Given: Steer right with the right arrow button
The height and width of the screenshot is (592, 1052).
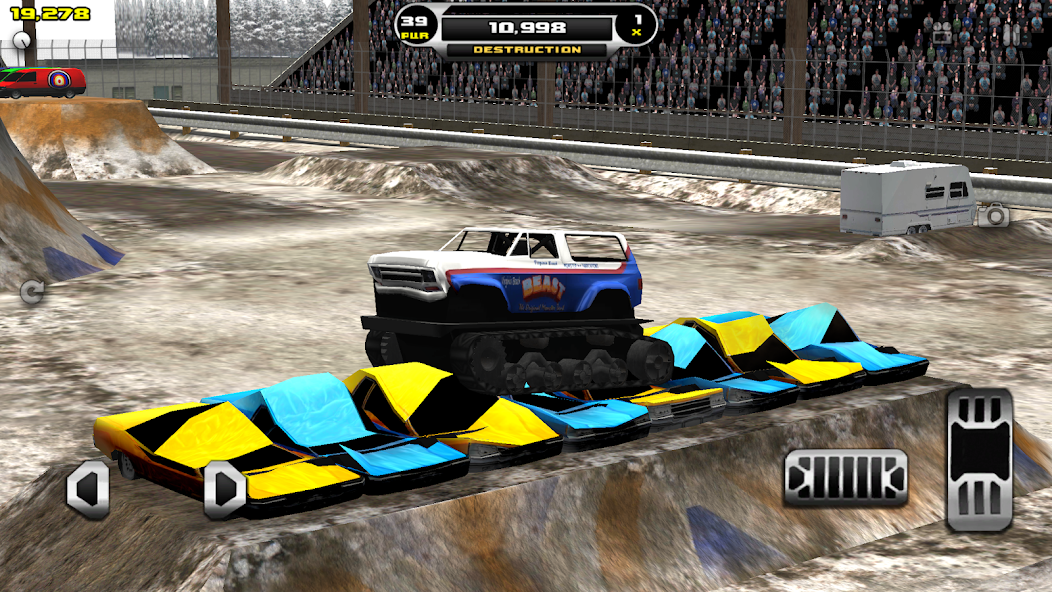Looking at the screenshot, I should point(225,489).
